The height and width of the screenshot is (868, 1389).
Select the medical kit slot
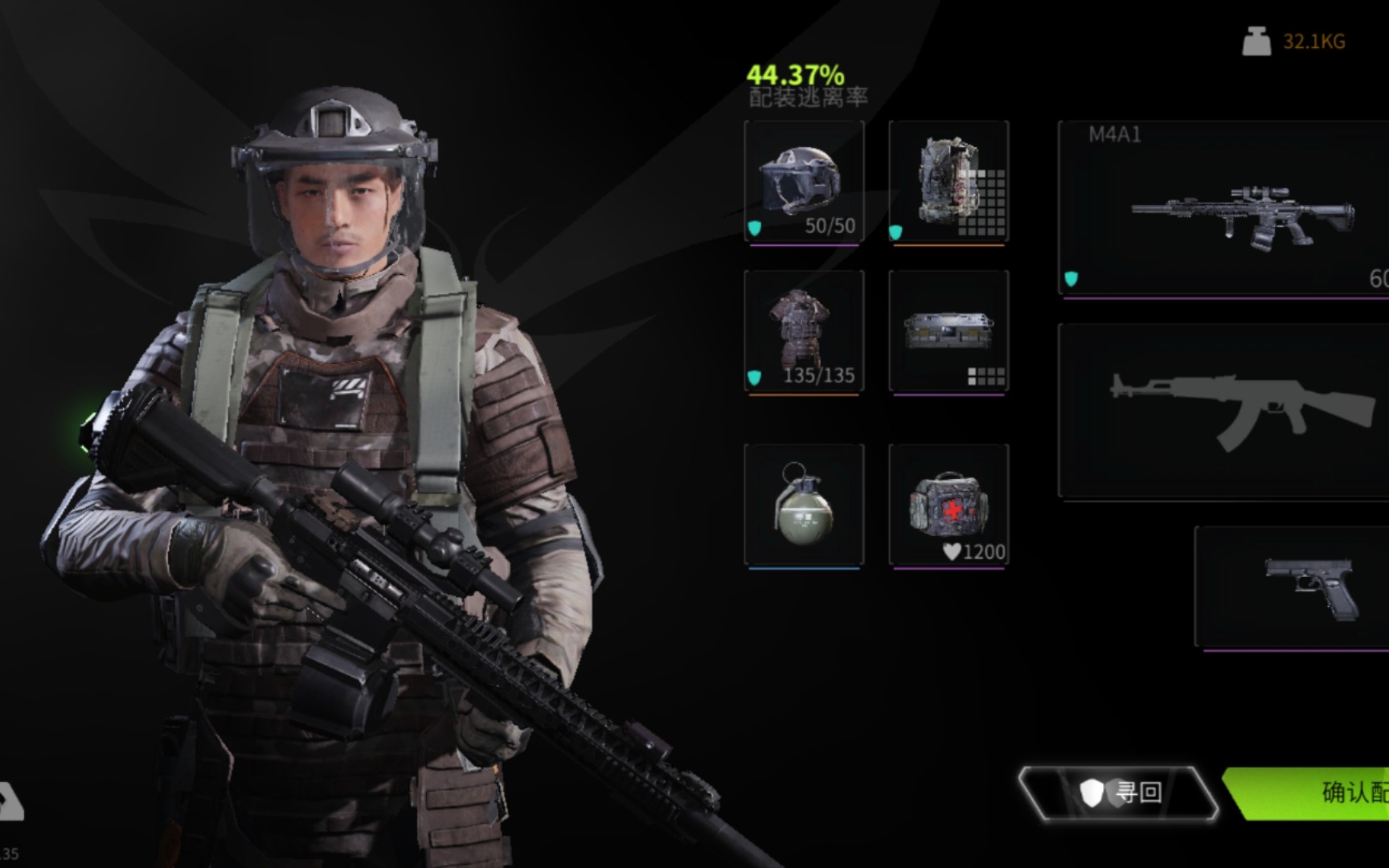[x=949, y=505]
